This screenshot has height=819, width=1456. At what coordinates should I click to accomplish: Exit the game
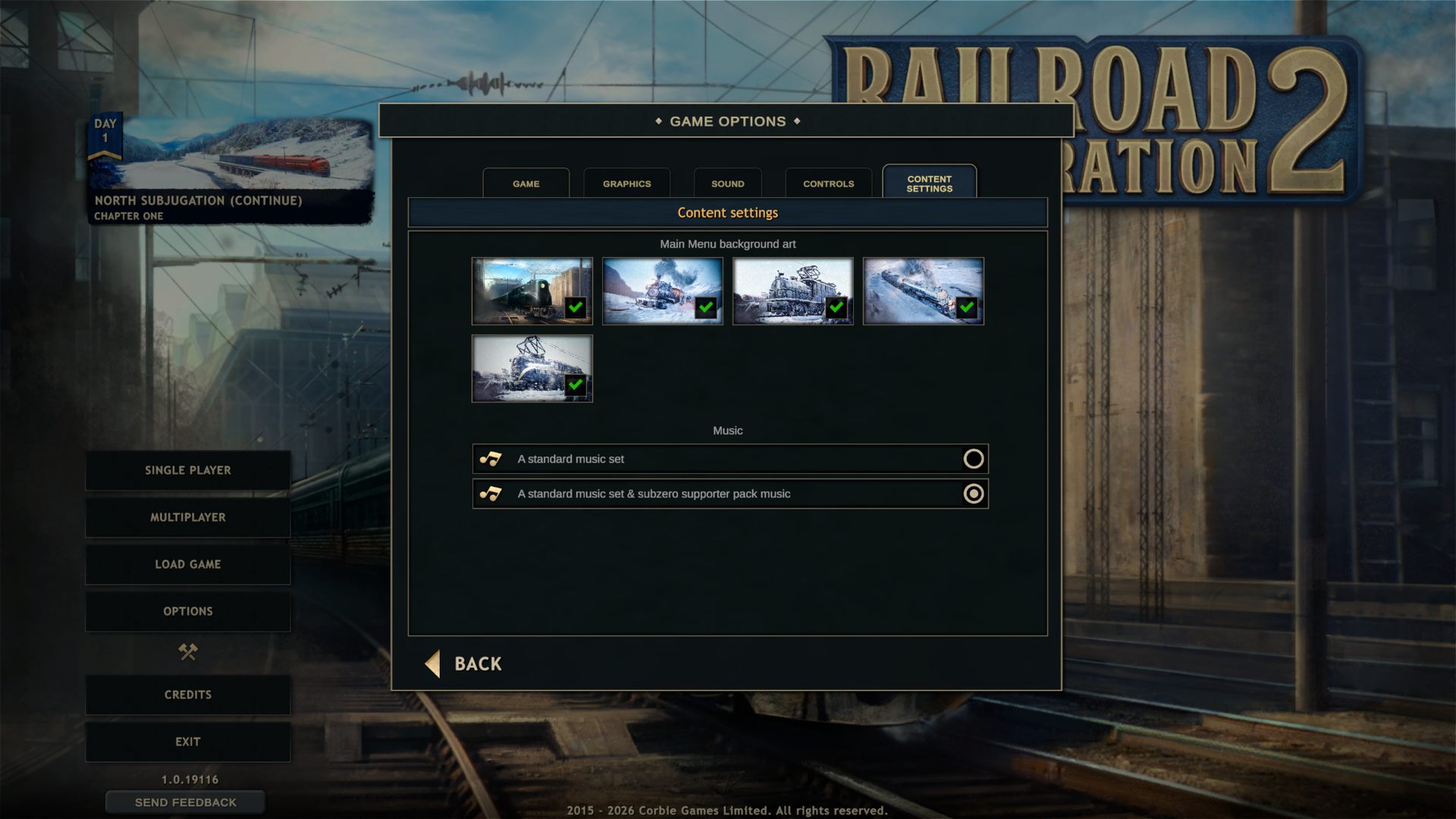pos(187,742)
